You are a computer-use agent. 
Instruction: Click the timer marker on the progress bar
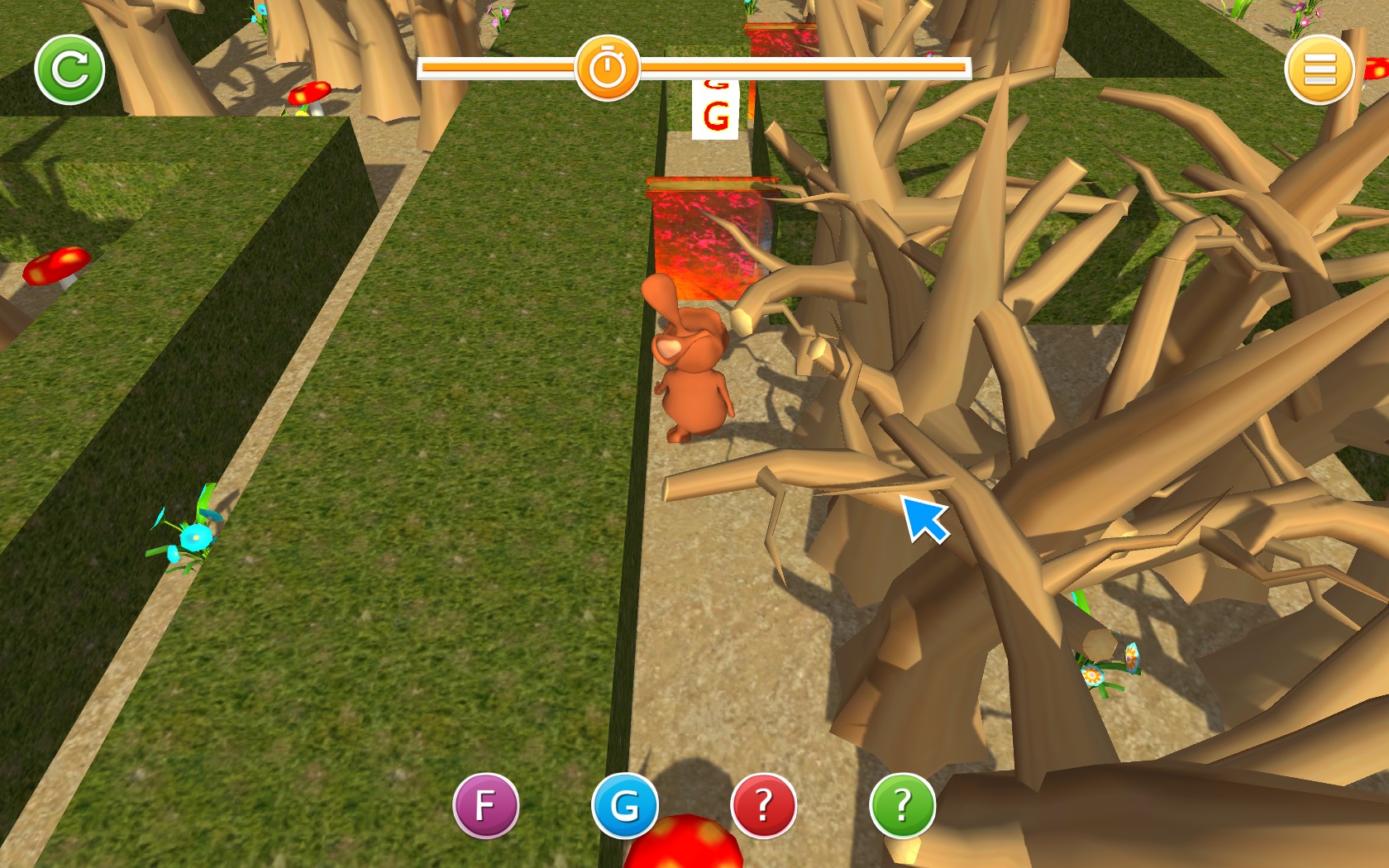click(x=609, y=68)
